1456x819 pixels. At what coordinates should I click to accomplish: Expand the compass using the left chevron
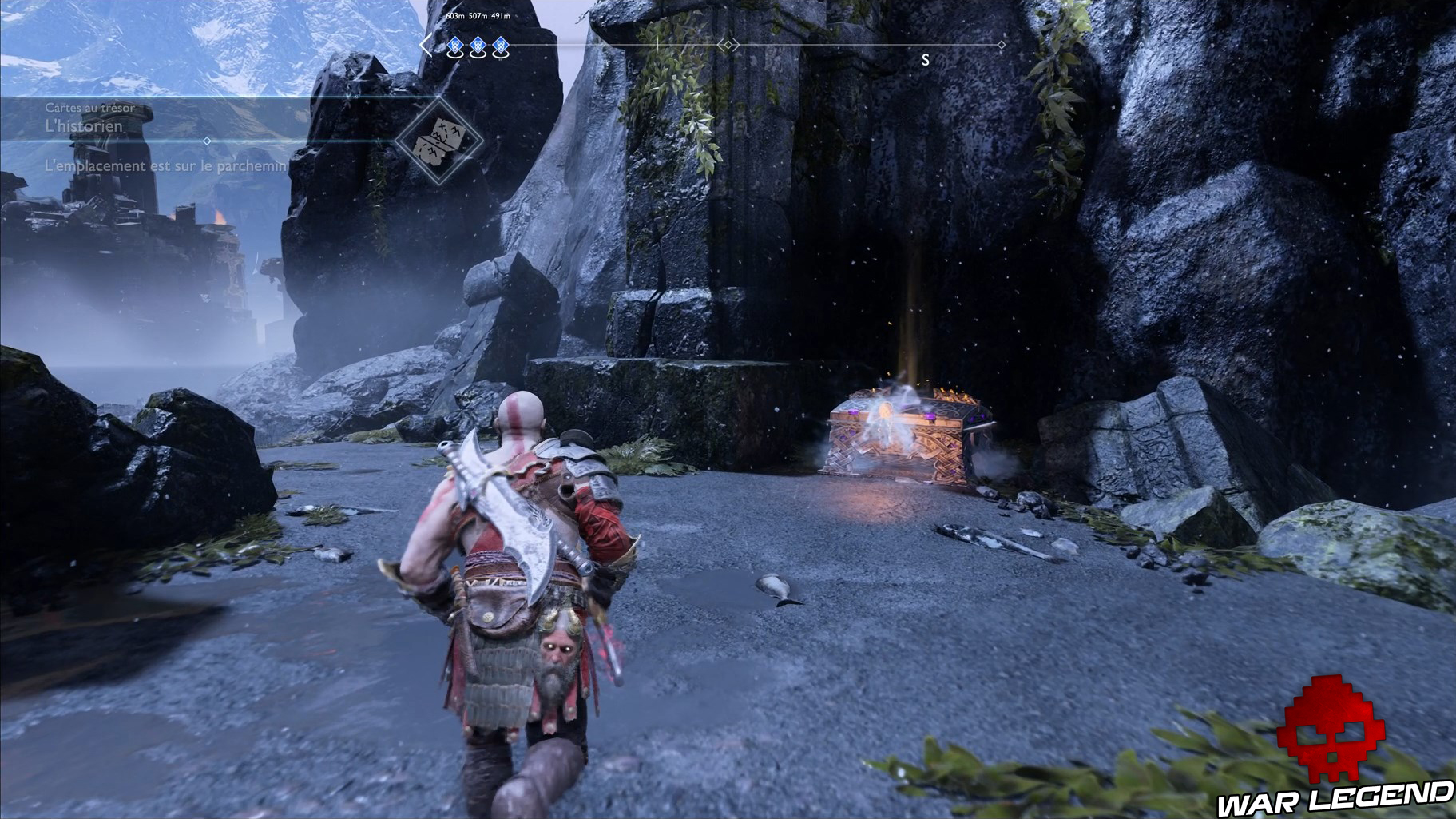426,46
